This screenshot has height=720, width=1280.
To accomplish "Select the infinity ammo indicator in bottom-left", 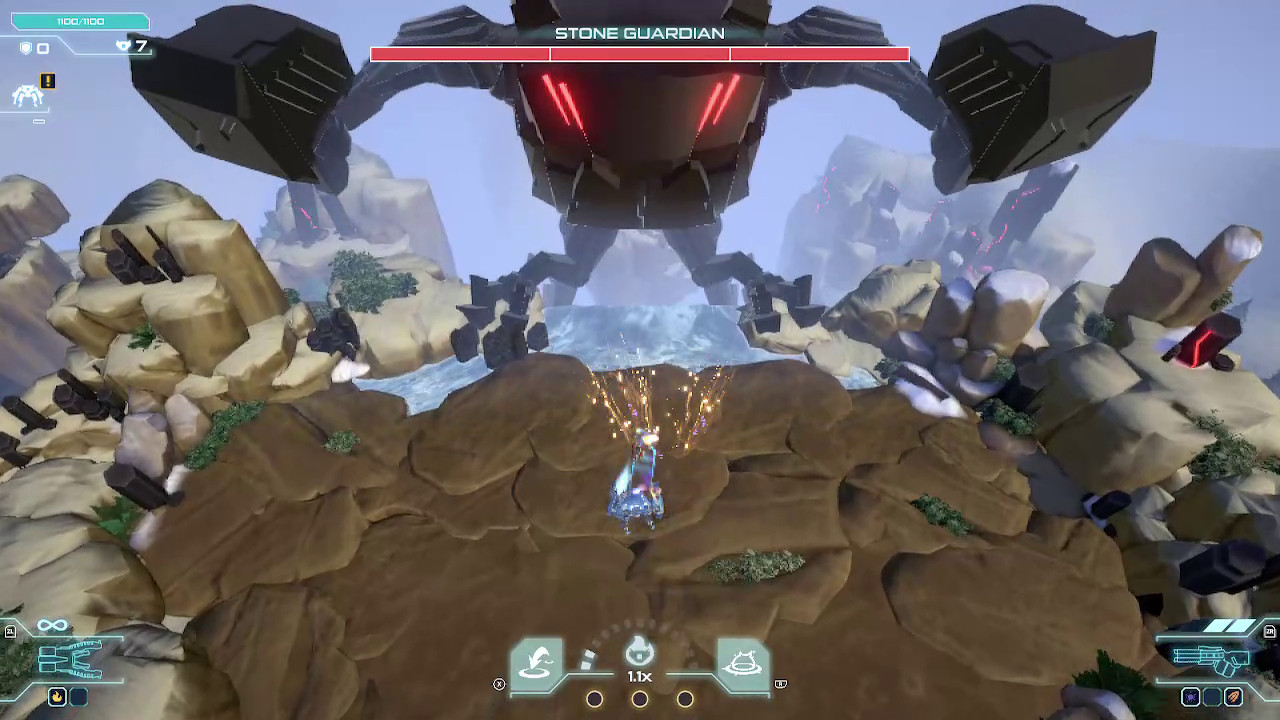I will 52,623.
